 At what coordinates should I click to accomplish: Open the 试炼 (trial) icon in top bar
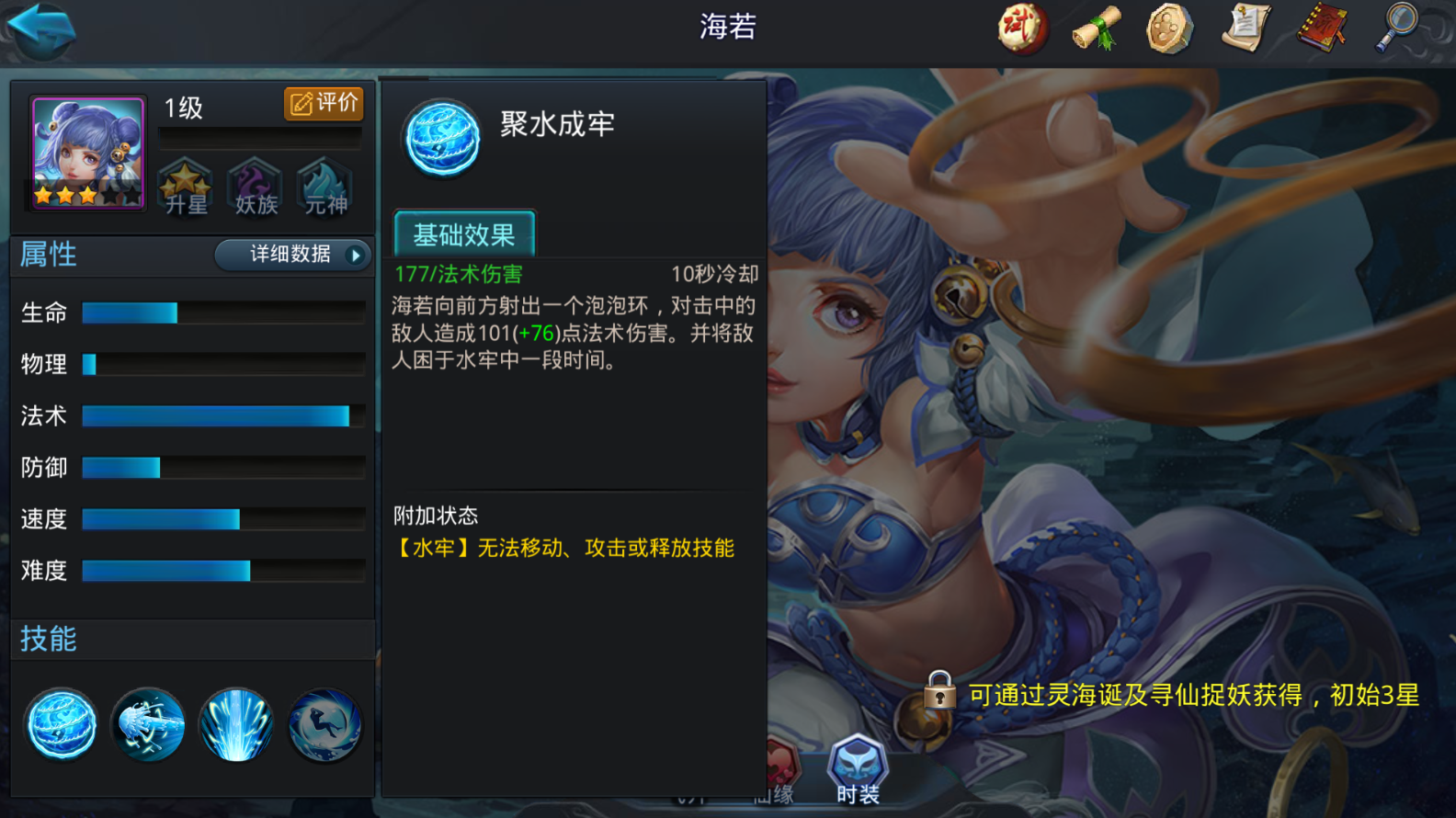coord(1020,28)
